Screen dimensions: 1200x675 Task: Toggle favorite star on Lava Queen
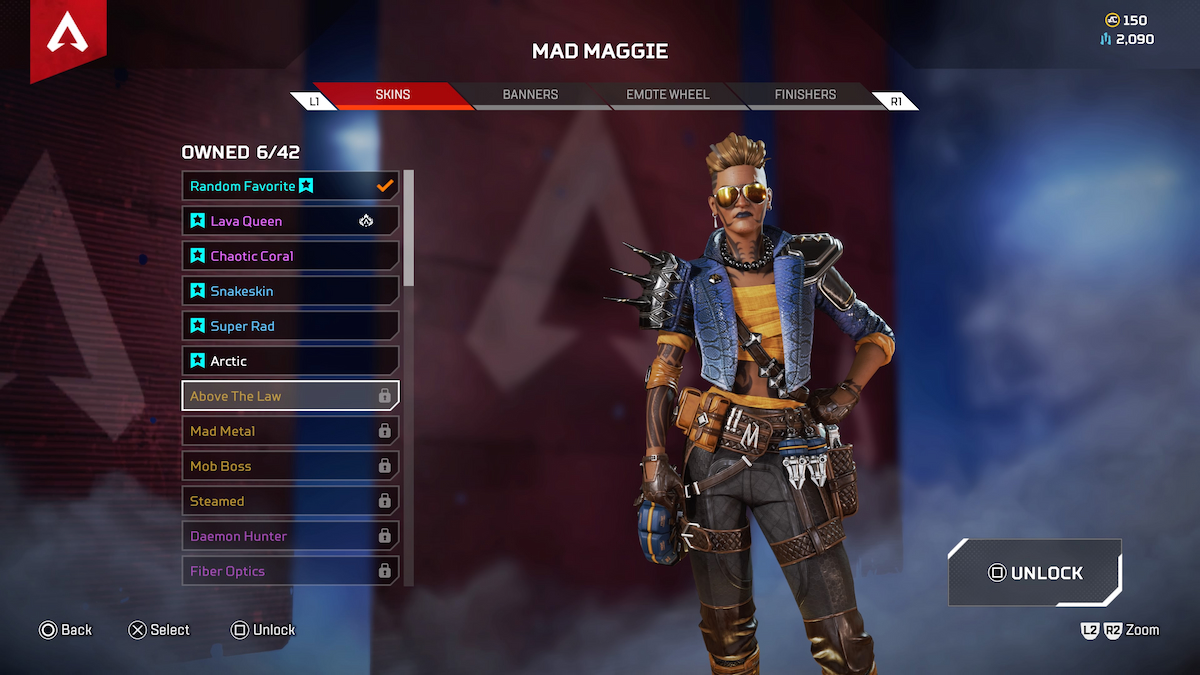coord(198,221)
